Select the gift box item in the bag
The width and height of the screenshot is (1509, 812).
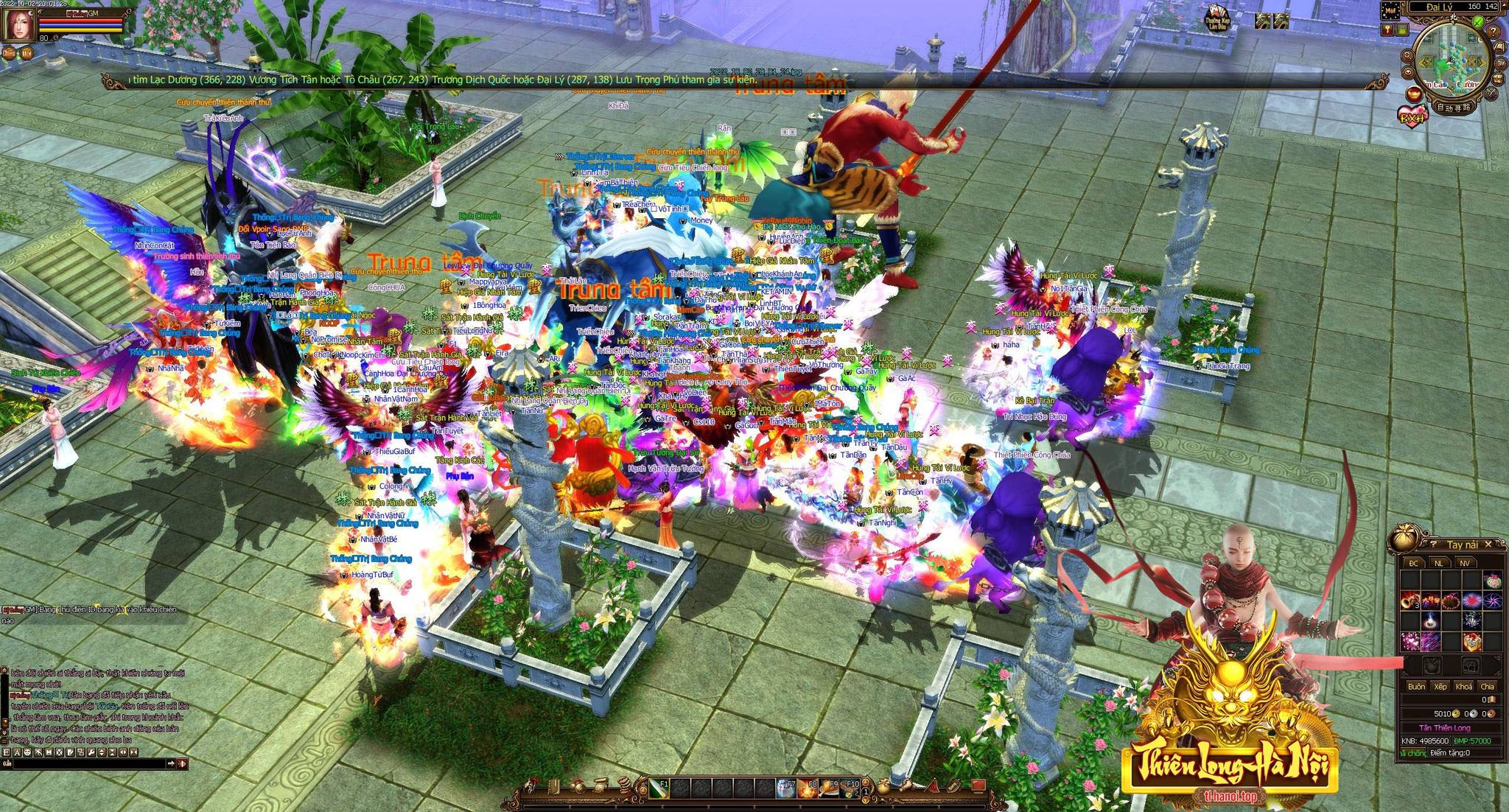click(1472, 641)
